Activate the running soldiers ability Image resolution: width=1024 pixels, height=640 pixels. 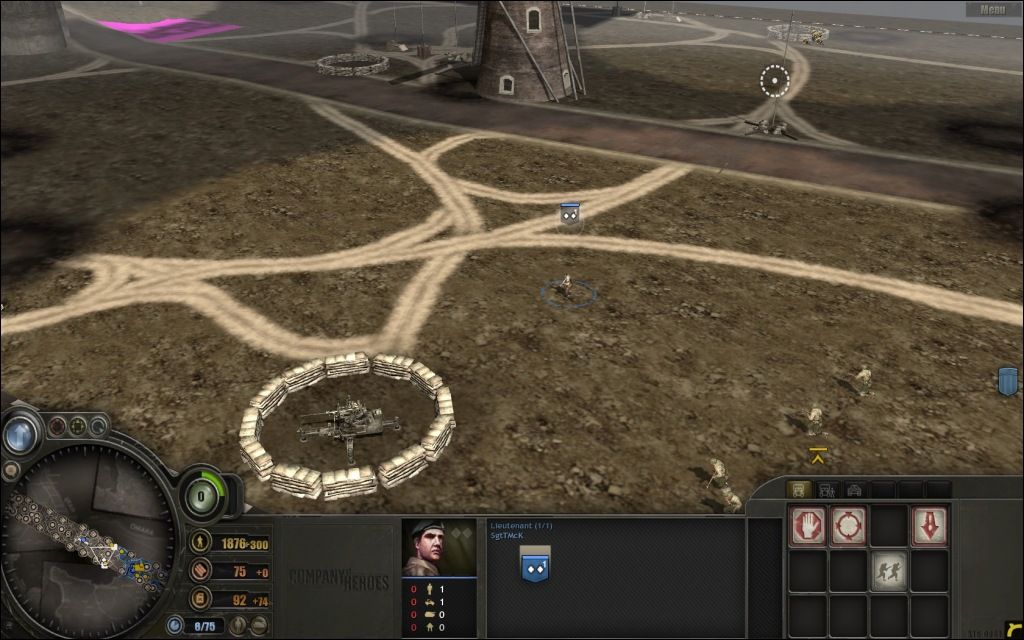[x=888, y=571]
